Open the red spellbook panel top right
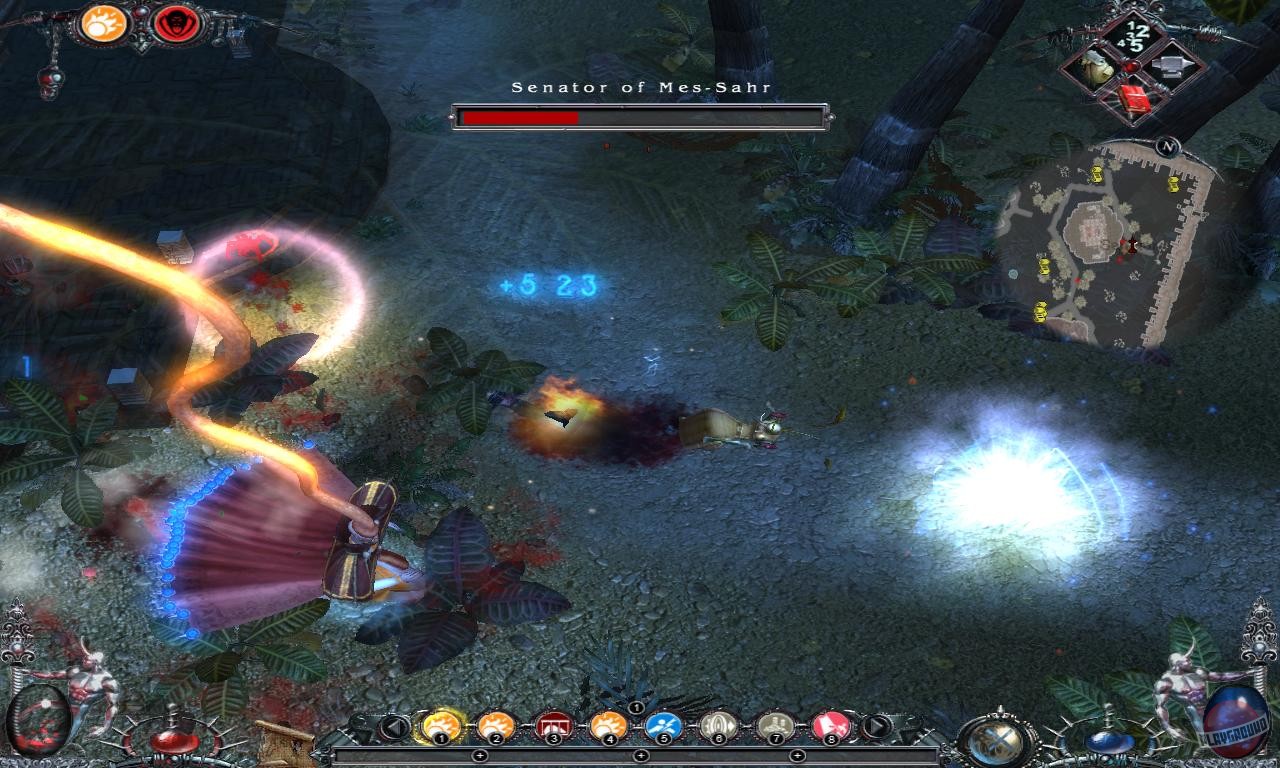Viewport: 1280px width, 768px height. [x=1134, y=97]
